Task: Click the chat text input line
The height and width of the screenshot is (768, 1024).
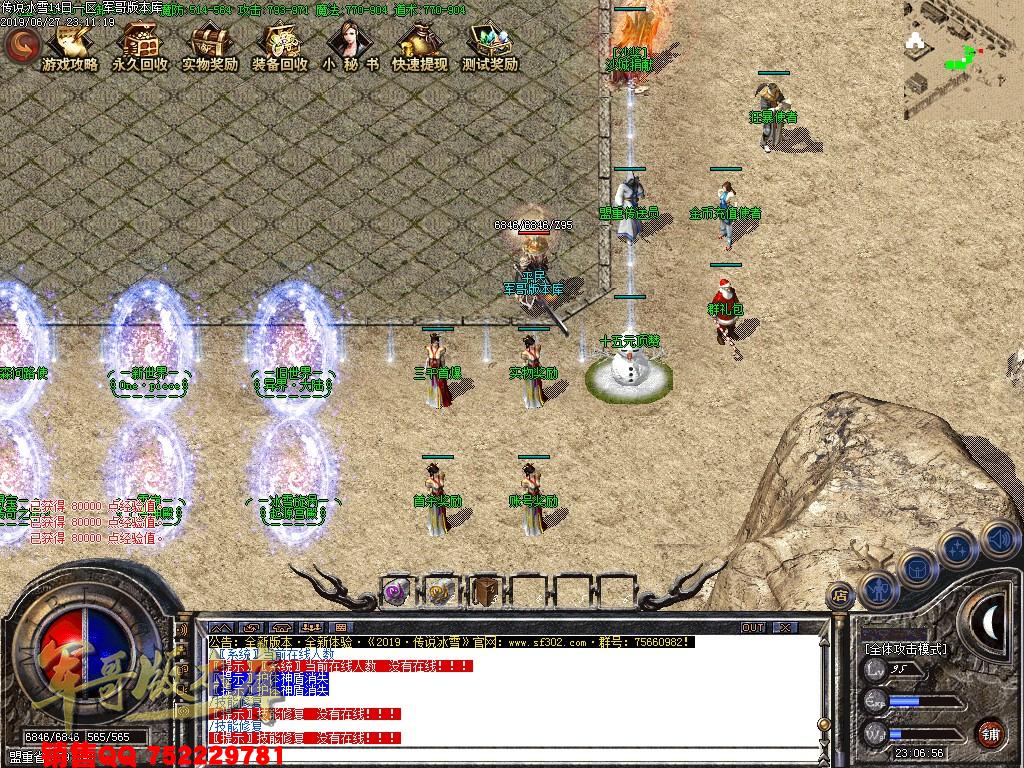Action: click(x=500, y=757)
